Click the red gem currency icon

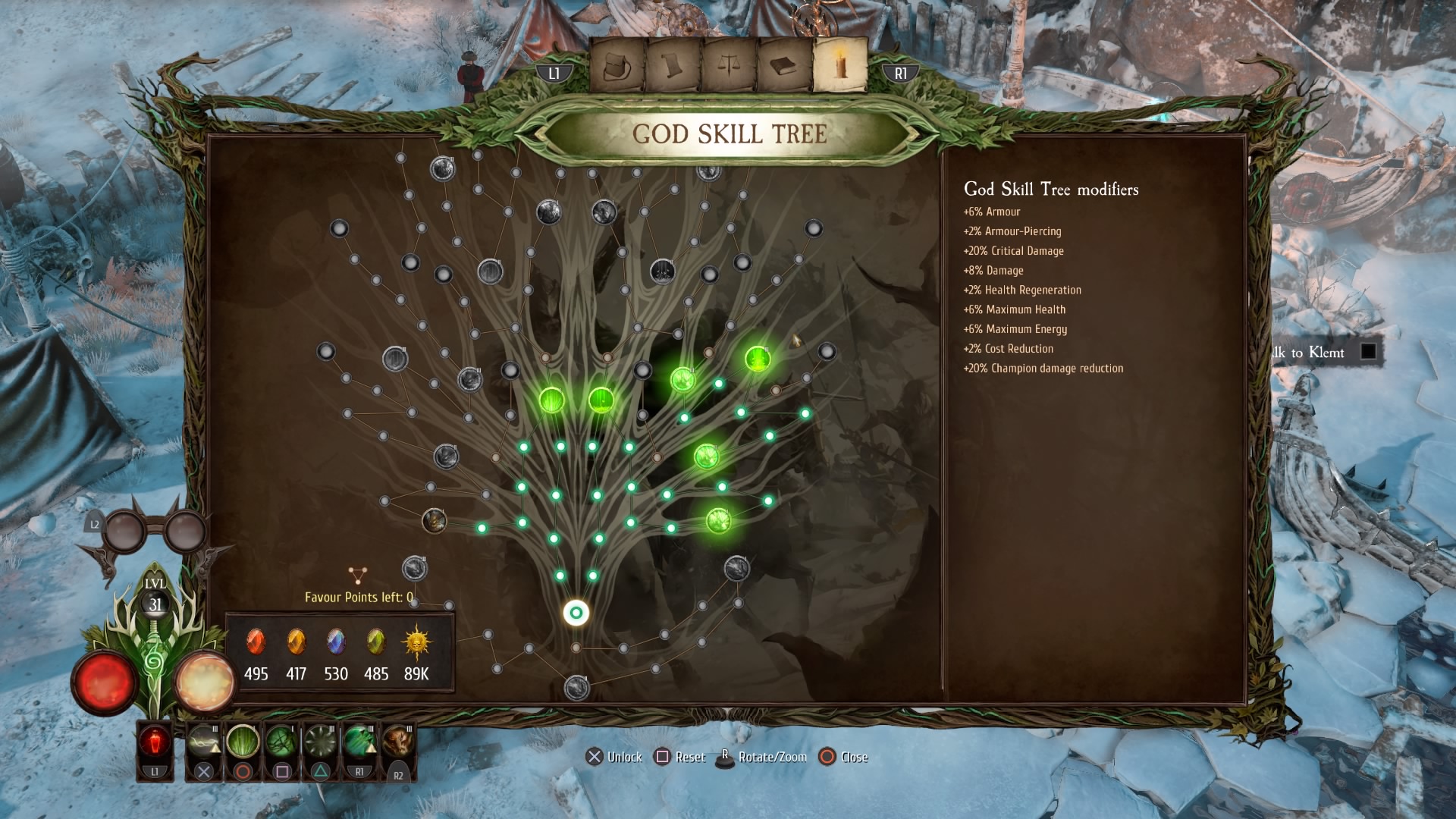pyautogui.click(x=257, y=642)
